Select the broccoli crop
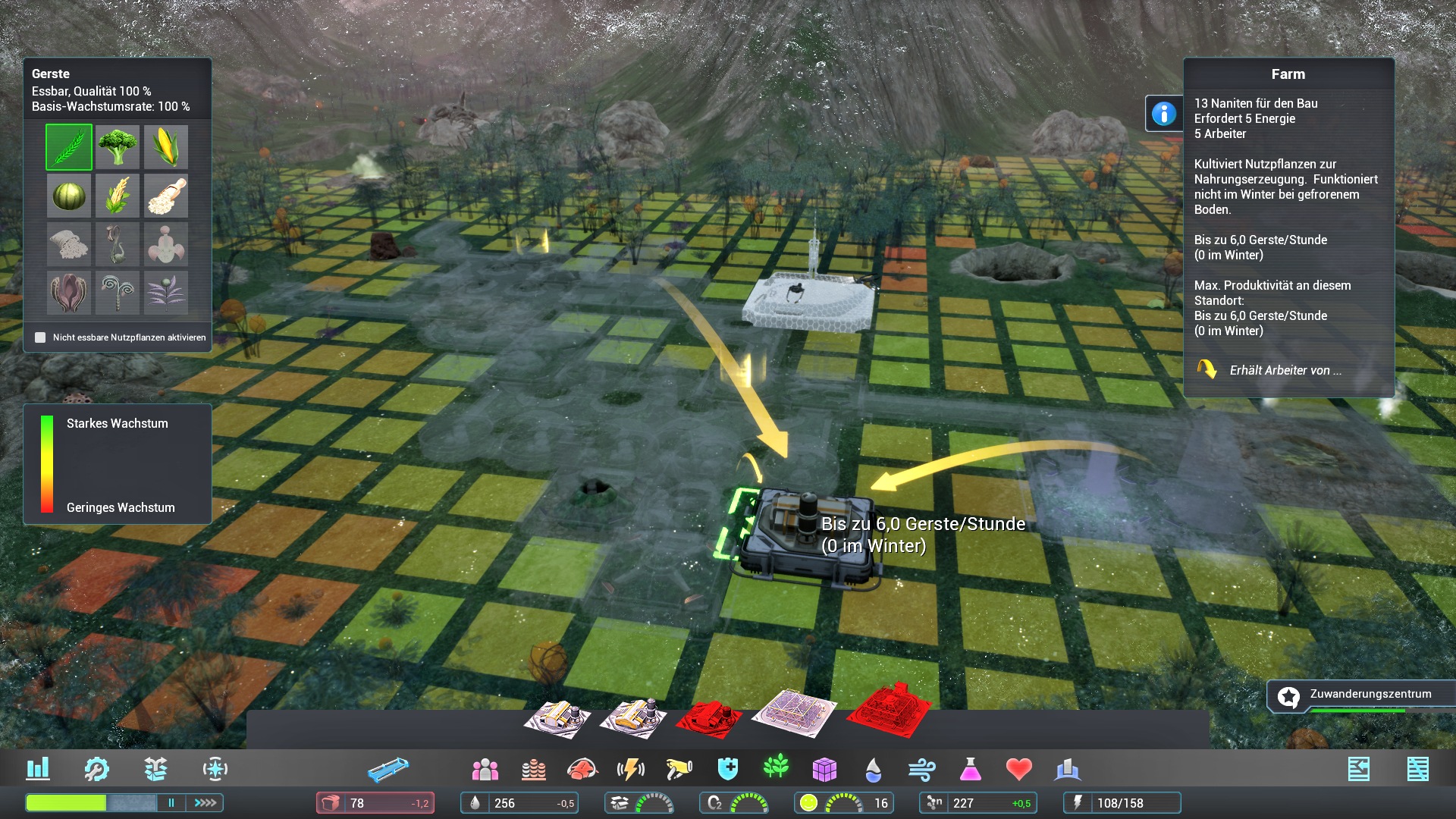Screen dimensions: 1456x819 pyautogui.click(x=118, y=147)
